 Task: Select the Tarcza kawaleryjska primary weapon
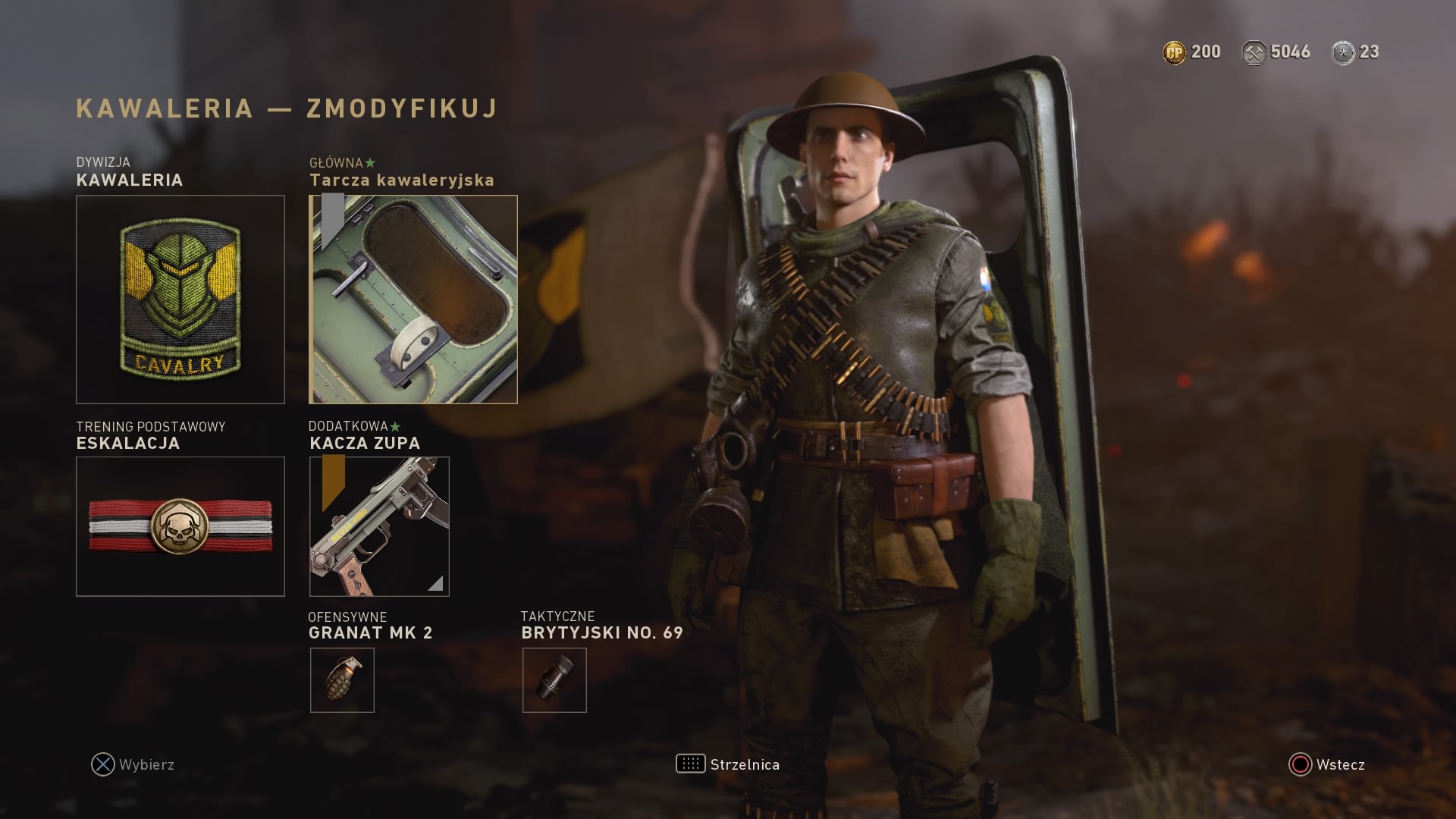point(413,299)
